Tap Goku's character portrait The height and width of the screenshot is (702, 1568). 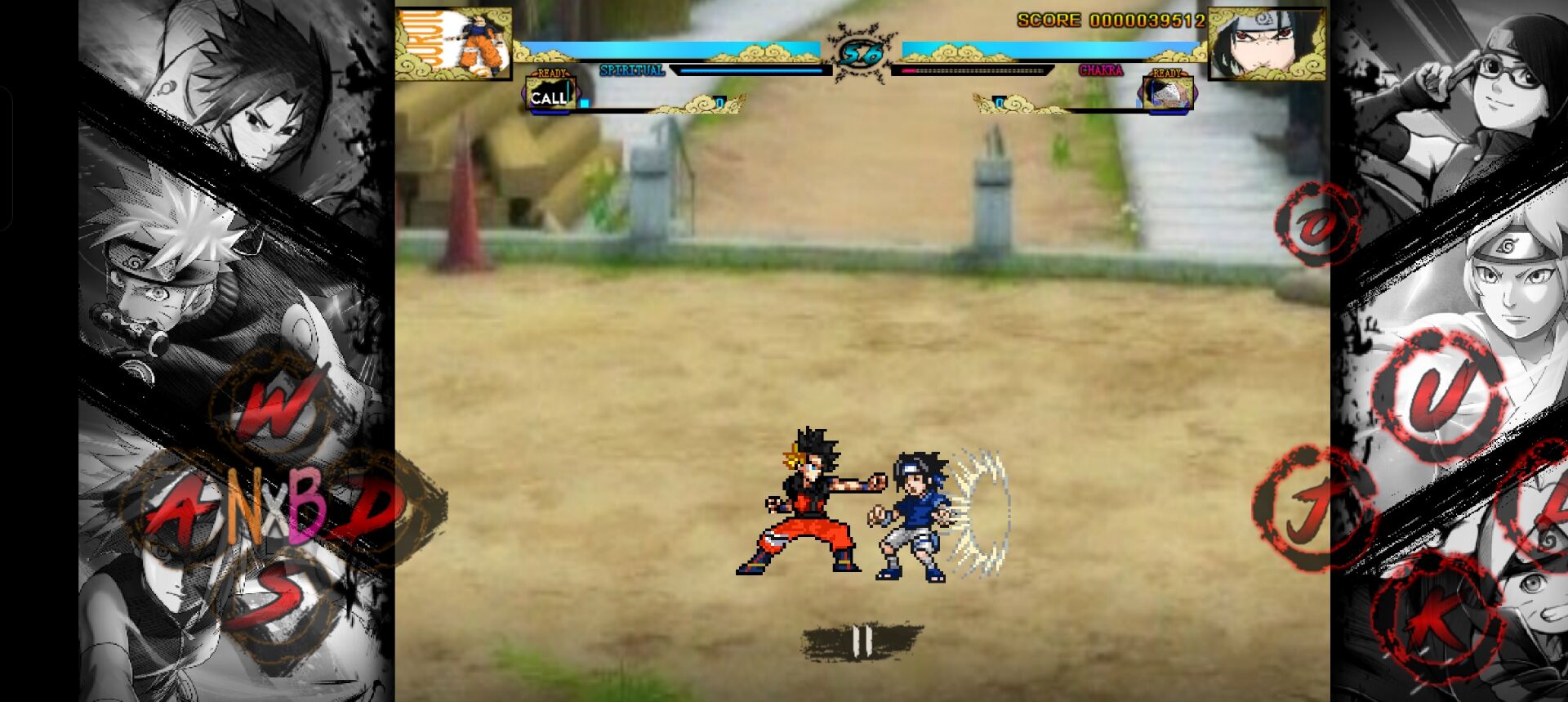(x=453, y=42)
